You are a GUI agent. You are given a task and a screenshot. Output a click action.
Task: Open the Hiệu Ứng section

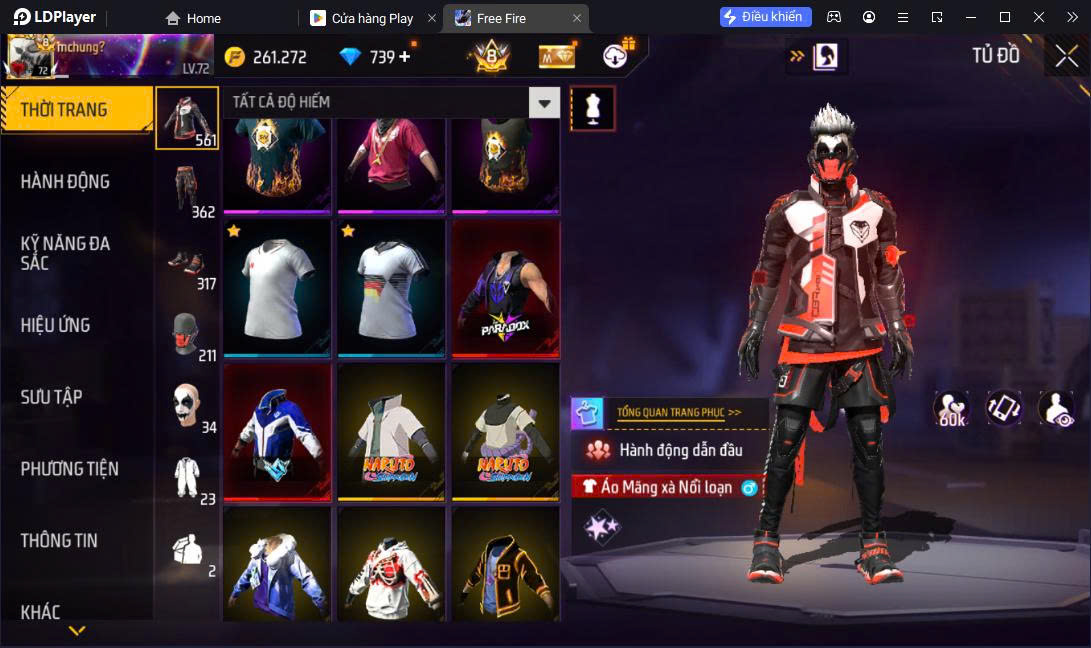point(55,325)
